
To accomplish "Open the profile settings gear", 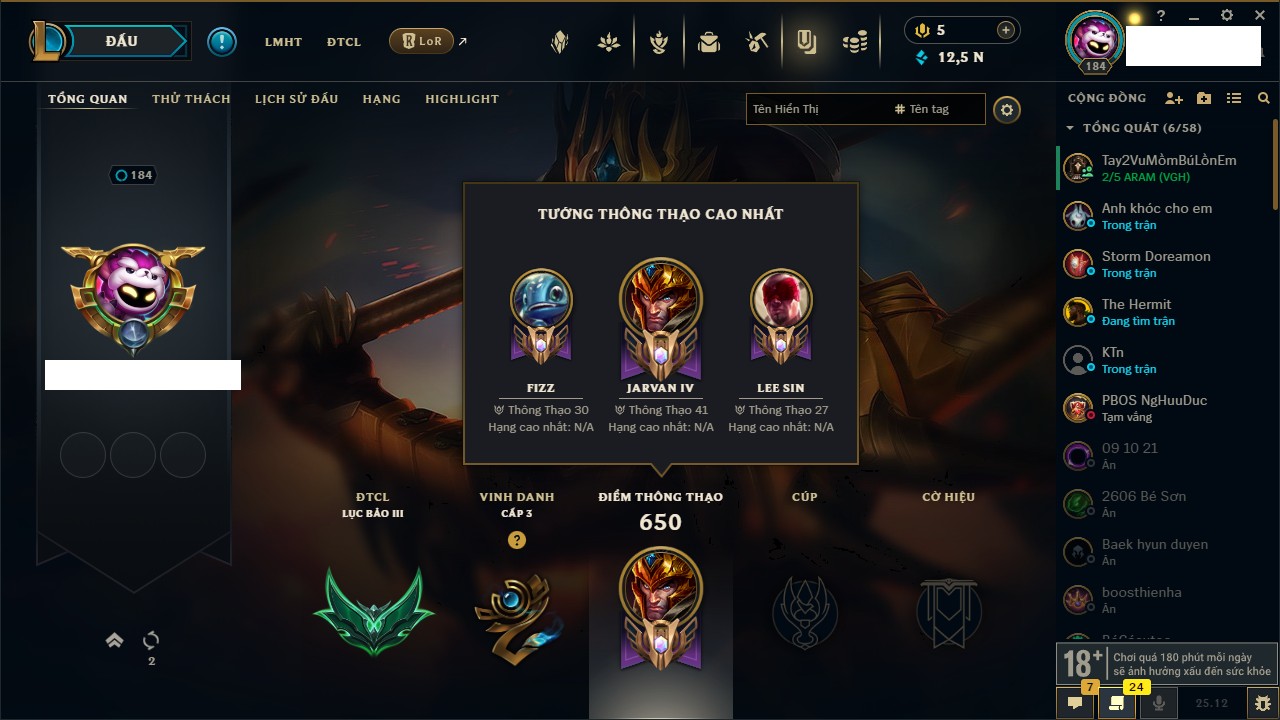I will pyautogui.click(x=1007, y=109).
